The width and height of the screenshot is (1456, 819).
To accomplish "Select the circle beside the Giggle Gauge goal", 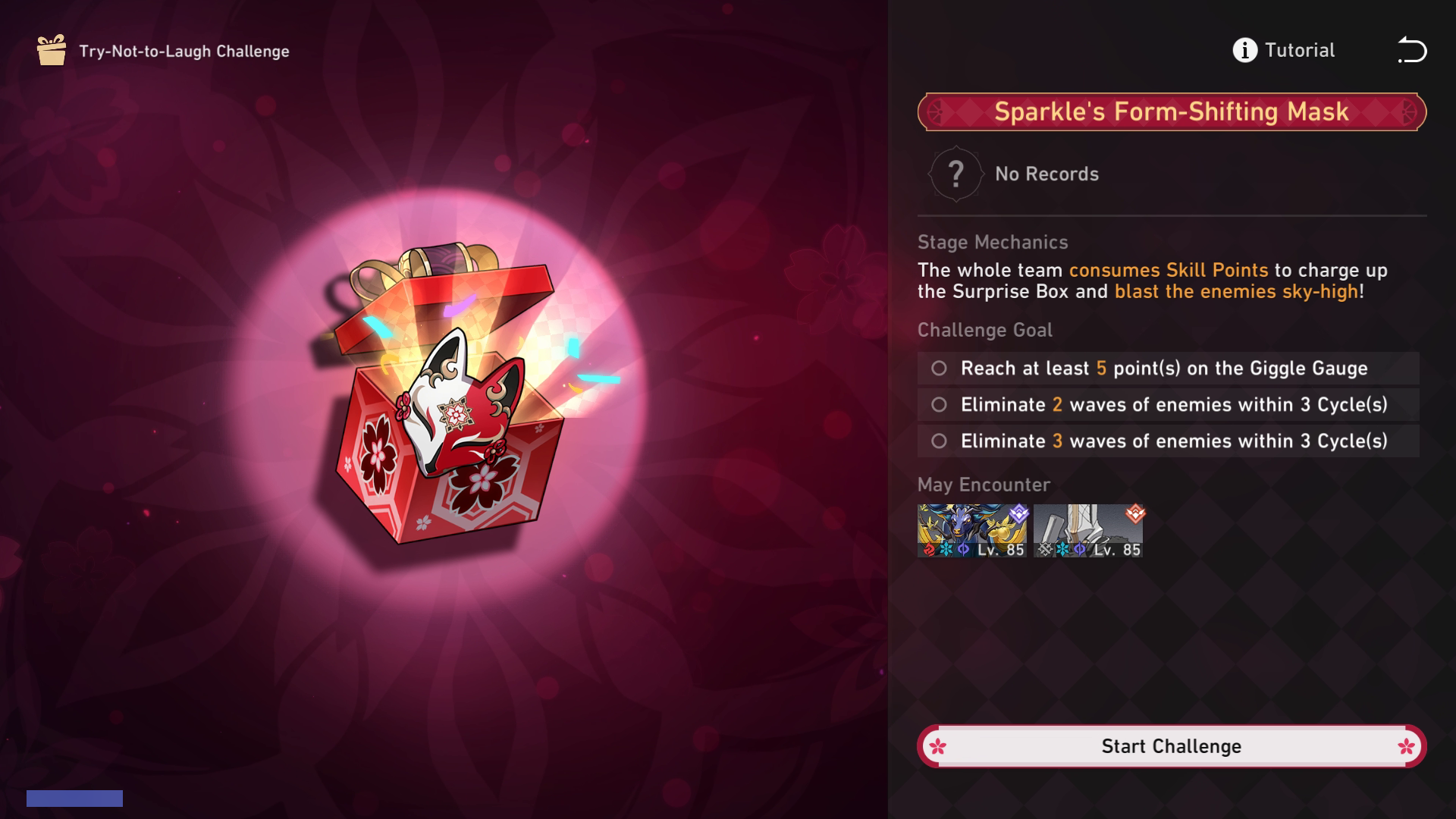I will pos(940,369).
